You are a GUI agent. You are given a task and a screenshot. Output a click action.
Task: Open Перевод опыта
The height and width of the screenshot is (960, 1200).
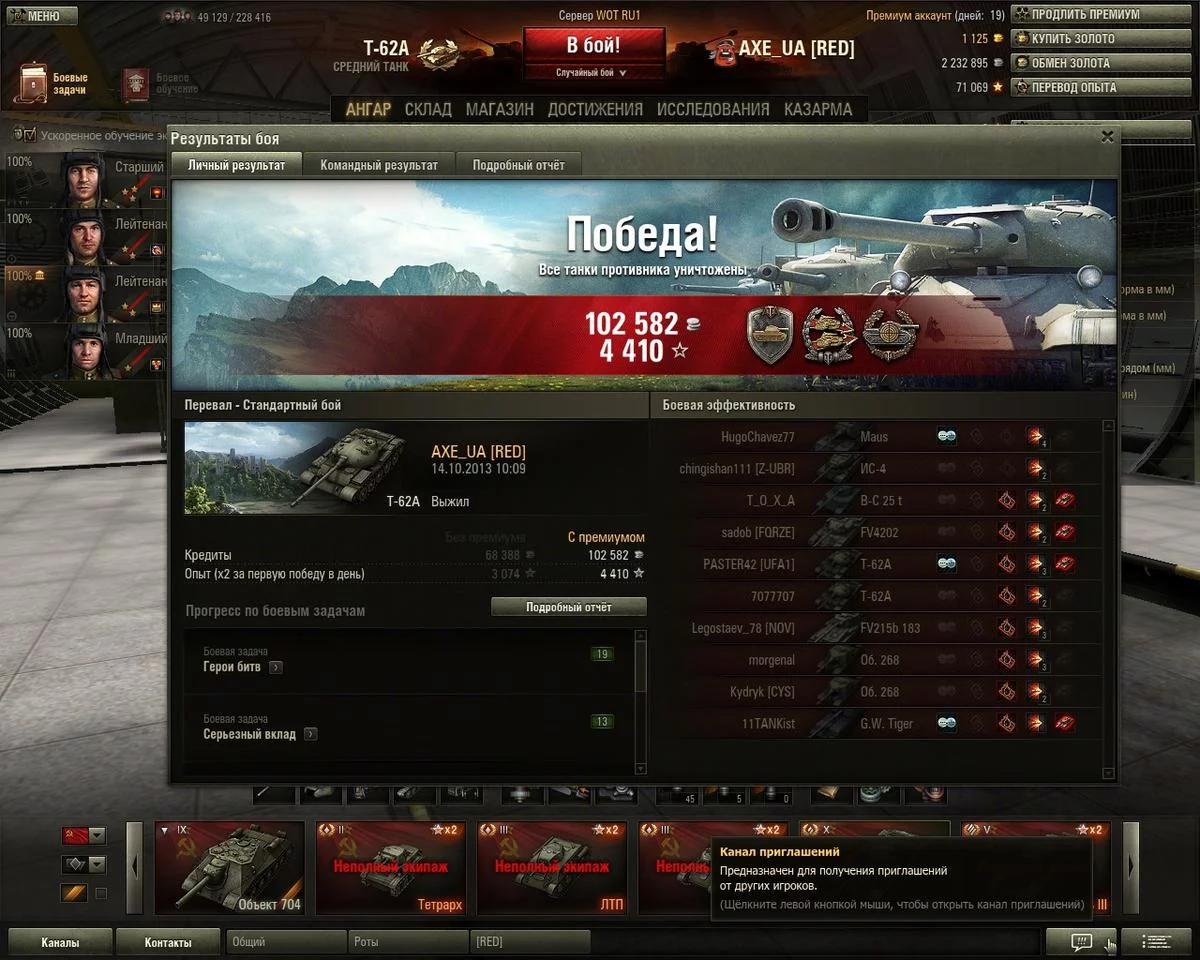(x=1076, y=87)
